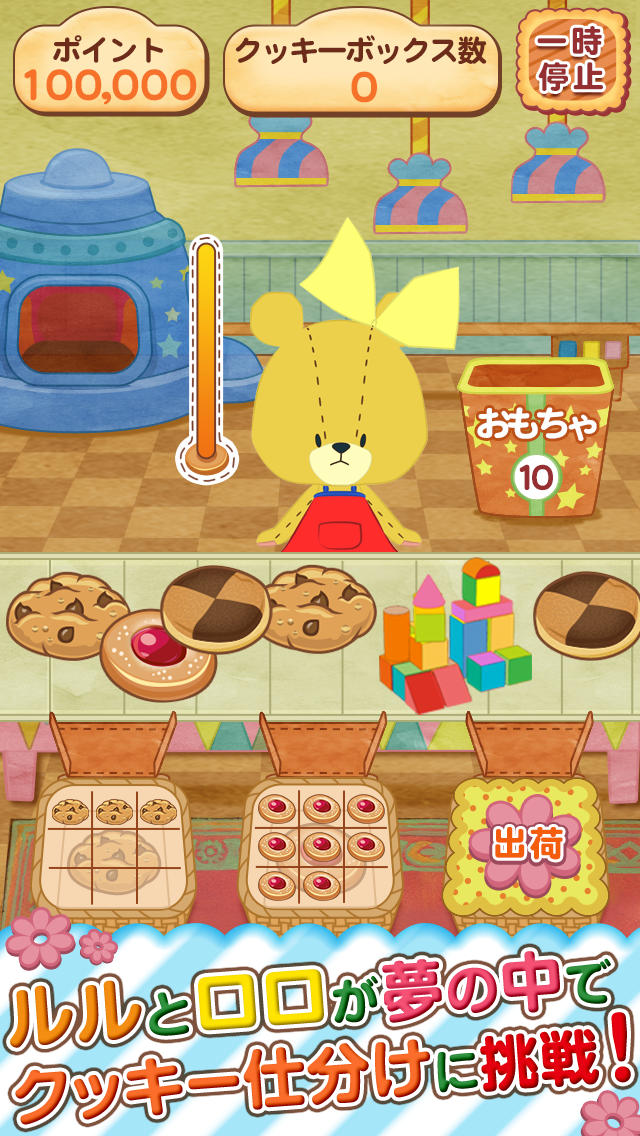Tap the 出荷 flower ship button
Viewport: 640px width, 1136px height.
pyautogui.click(x=527, y=845)
